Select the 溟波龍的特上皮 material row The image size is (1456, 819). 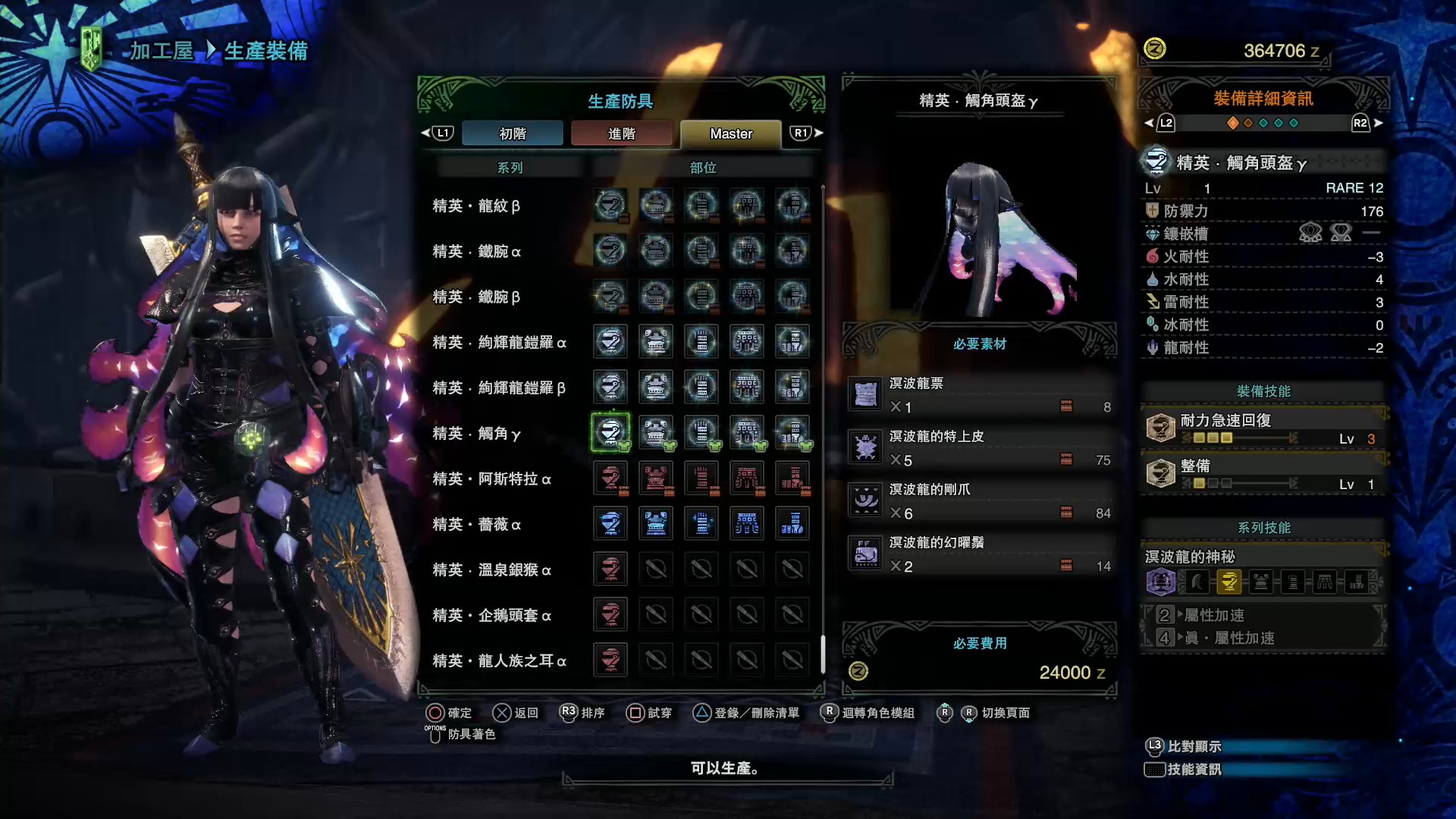[980, 448]
